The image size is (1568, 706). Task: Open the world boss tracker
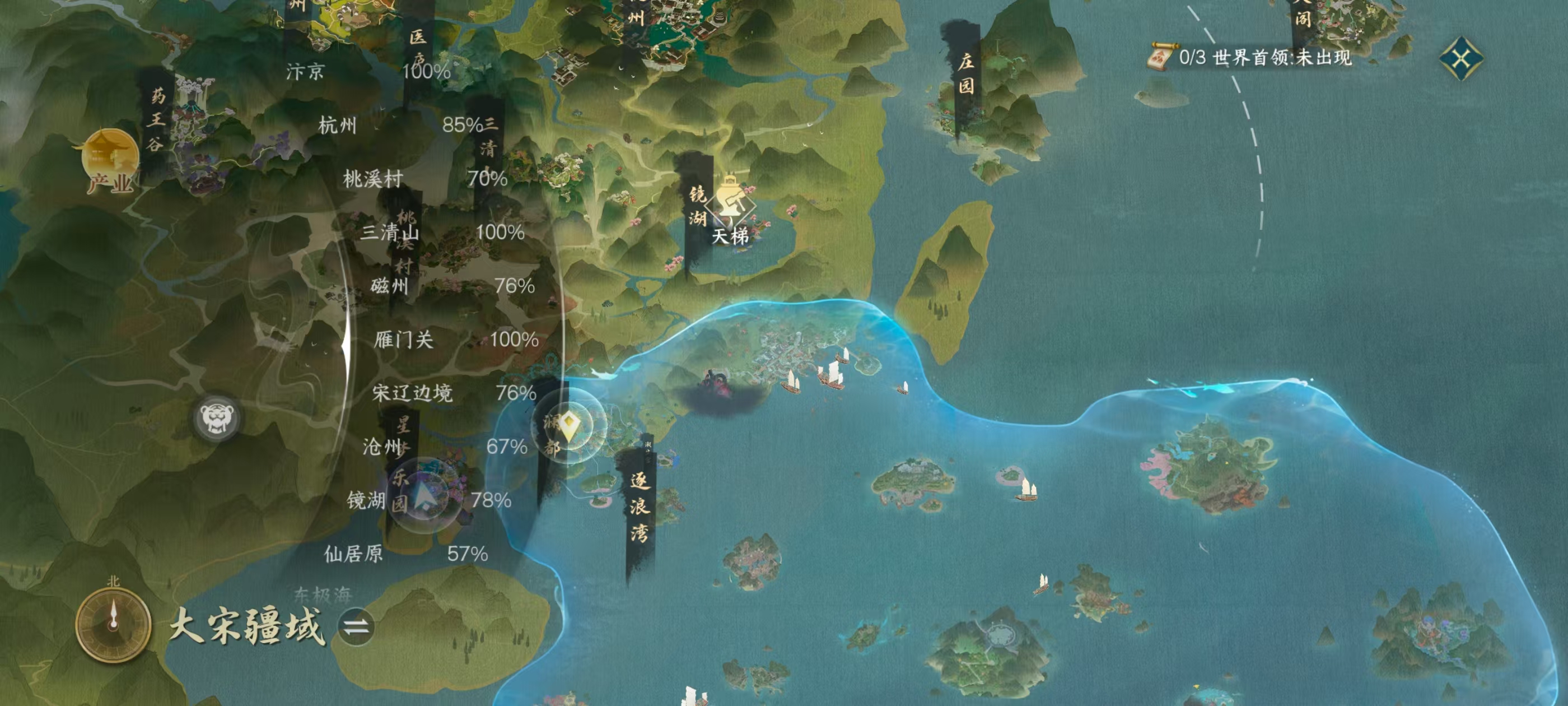(x=1251, y=58)
